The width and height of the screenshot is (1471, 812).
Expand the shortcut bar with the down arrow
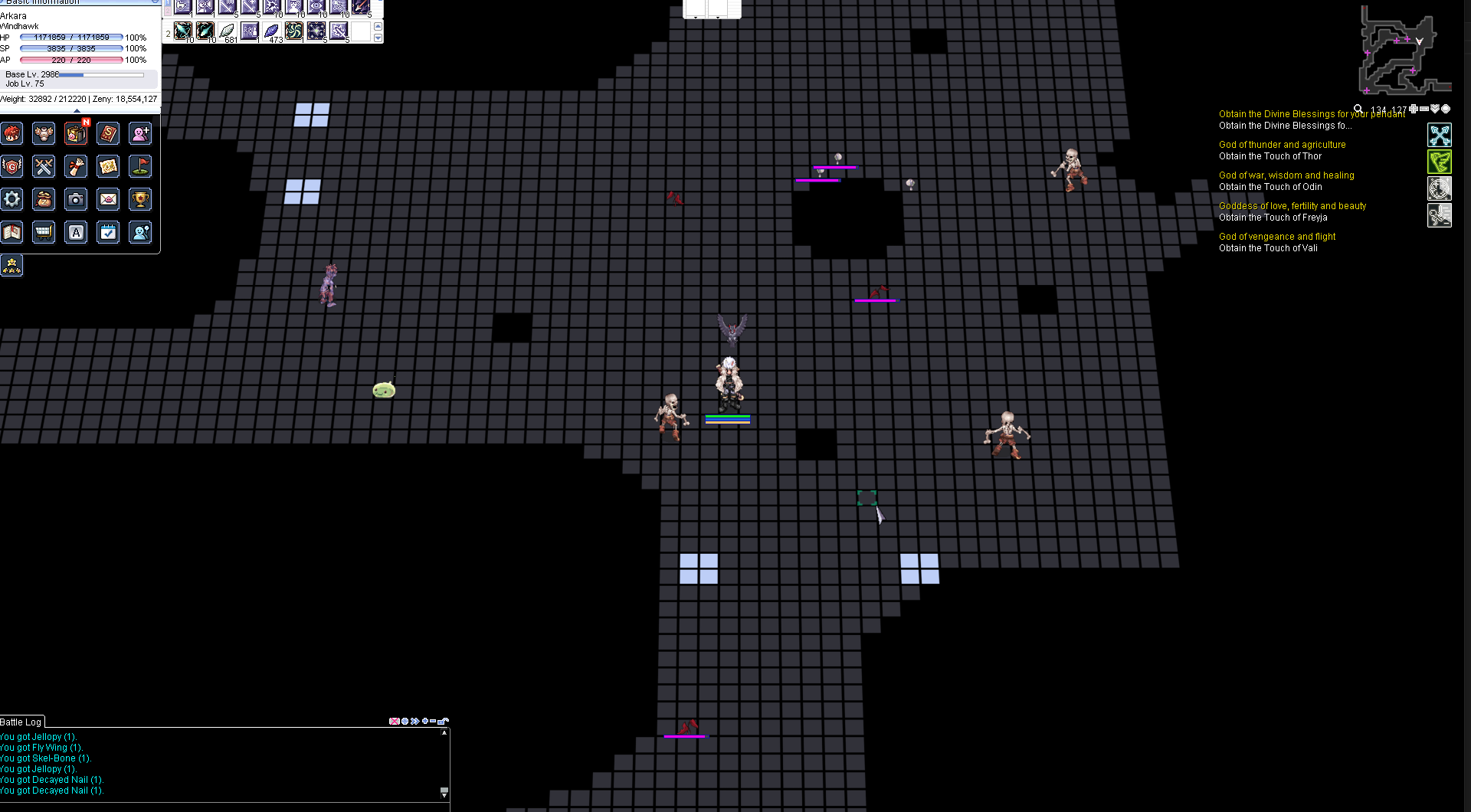378,38
